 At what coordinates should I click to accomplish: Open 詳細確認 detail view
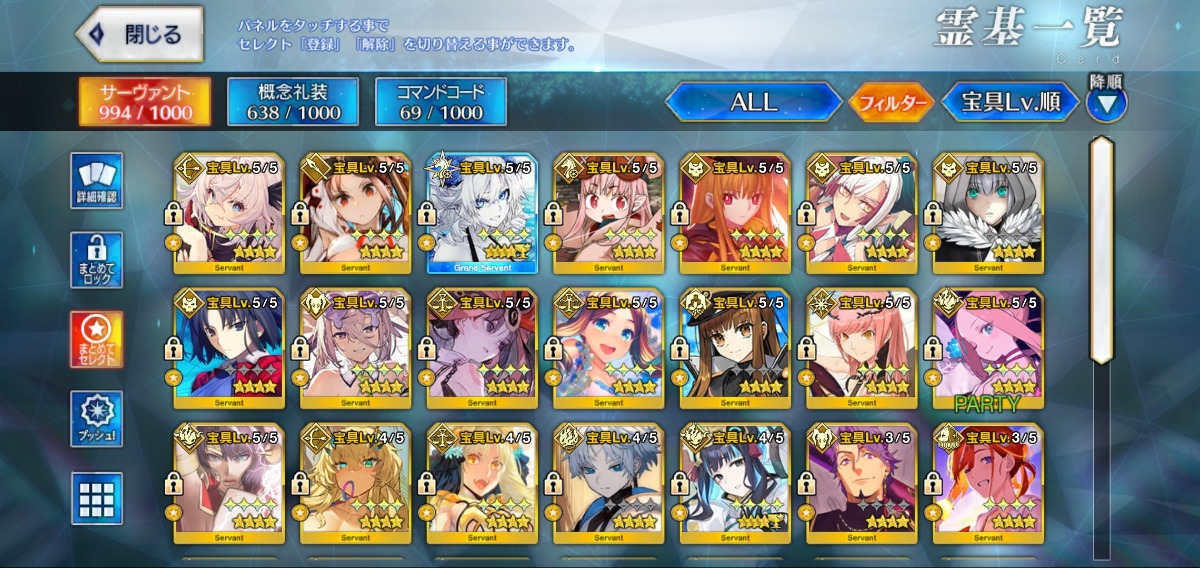point(97,181)
